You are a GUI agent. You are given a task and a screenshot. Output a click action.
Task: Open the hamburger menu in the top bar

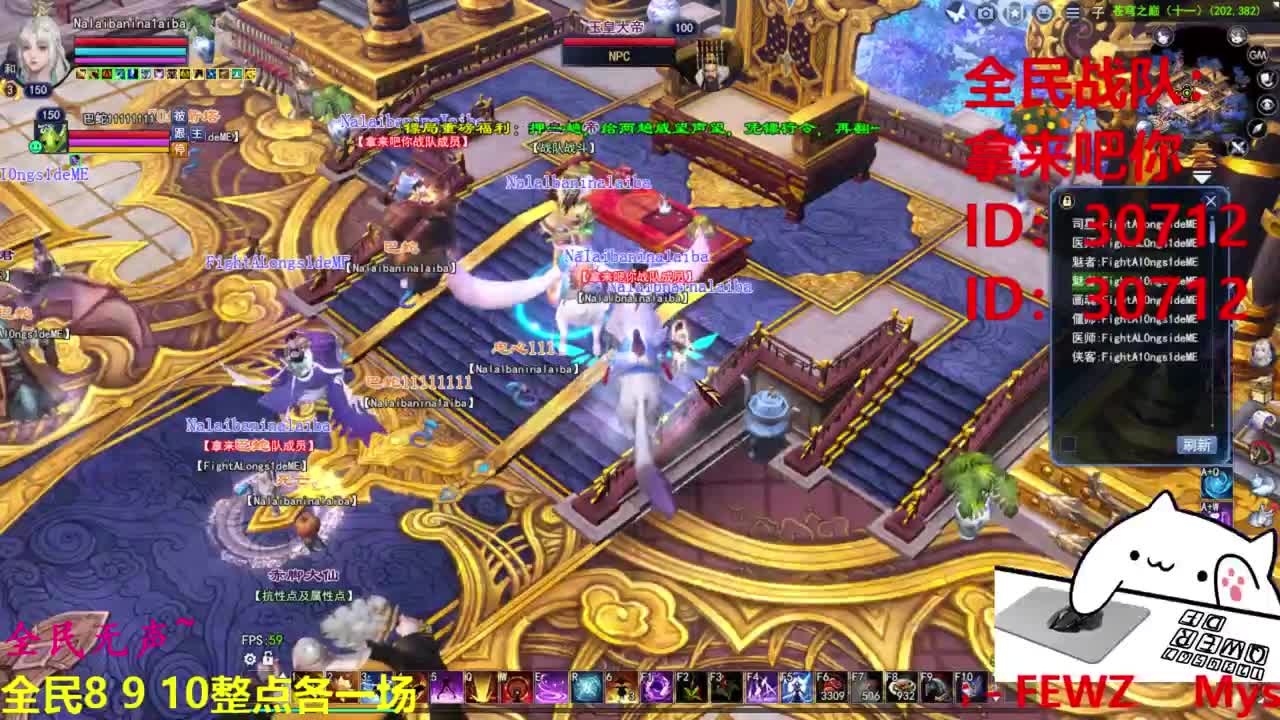point(1073,12)
